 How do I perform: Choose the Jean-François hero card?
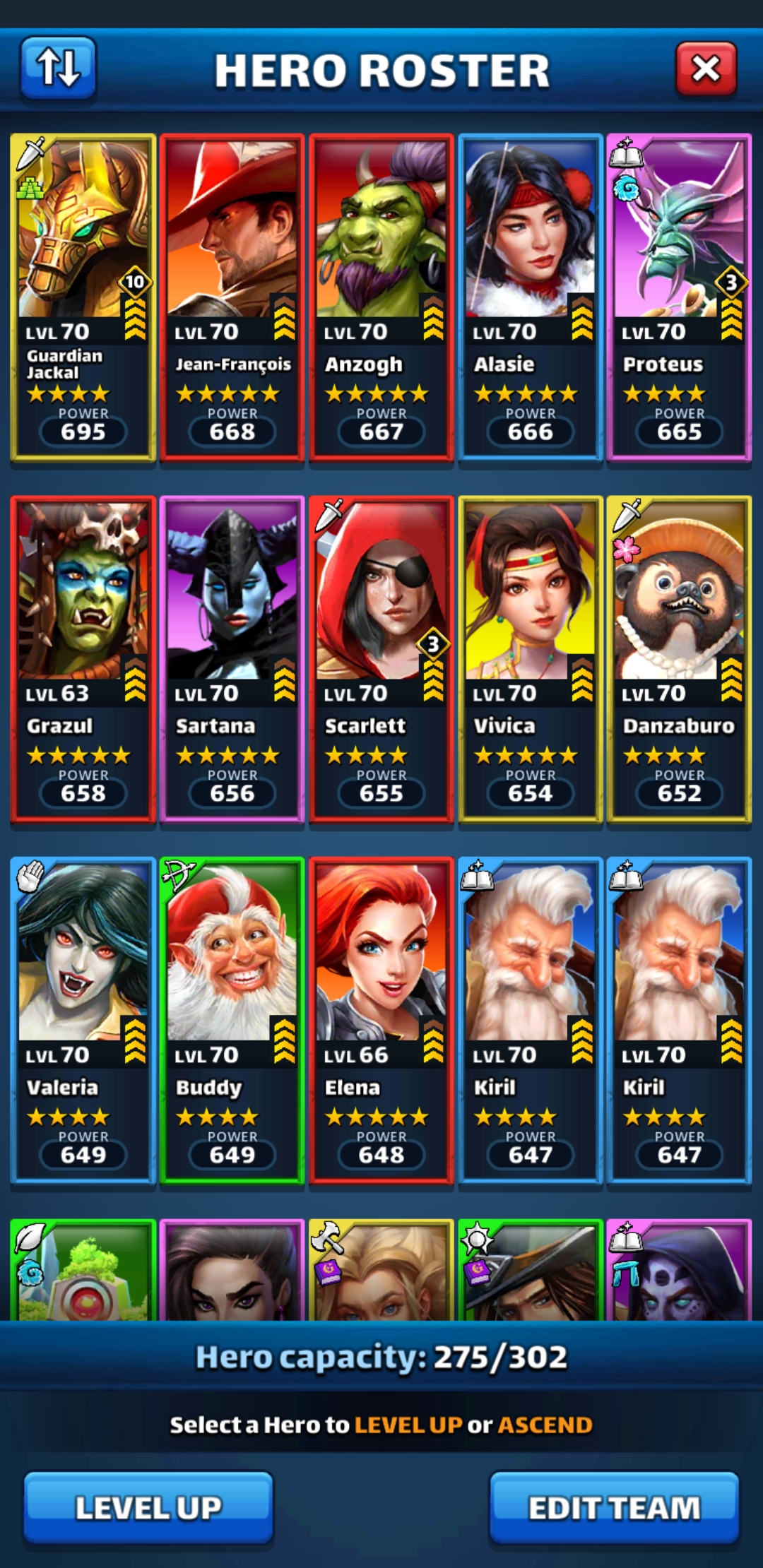coord(232,297)
